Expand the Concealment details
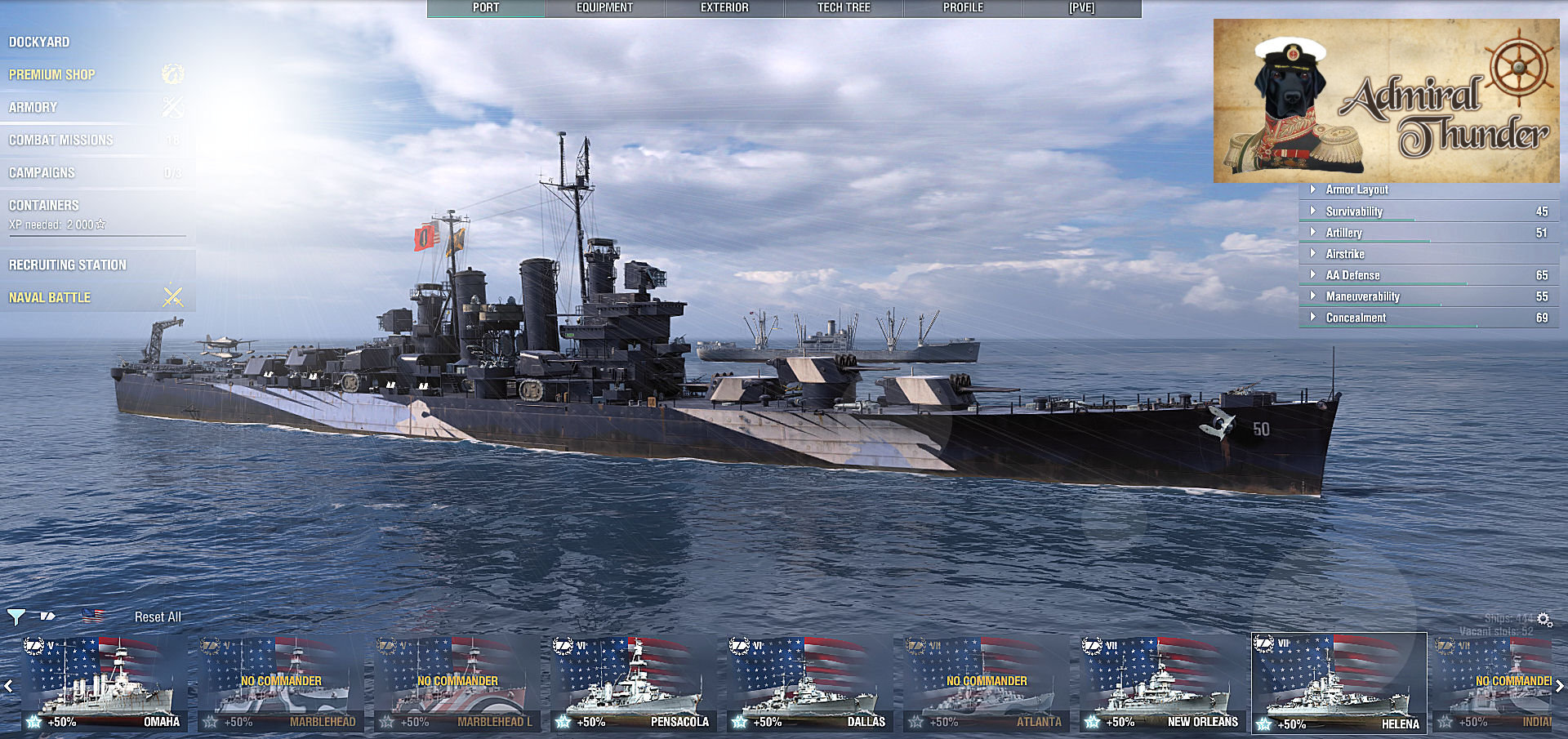 pos(1356,318)
